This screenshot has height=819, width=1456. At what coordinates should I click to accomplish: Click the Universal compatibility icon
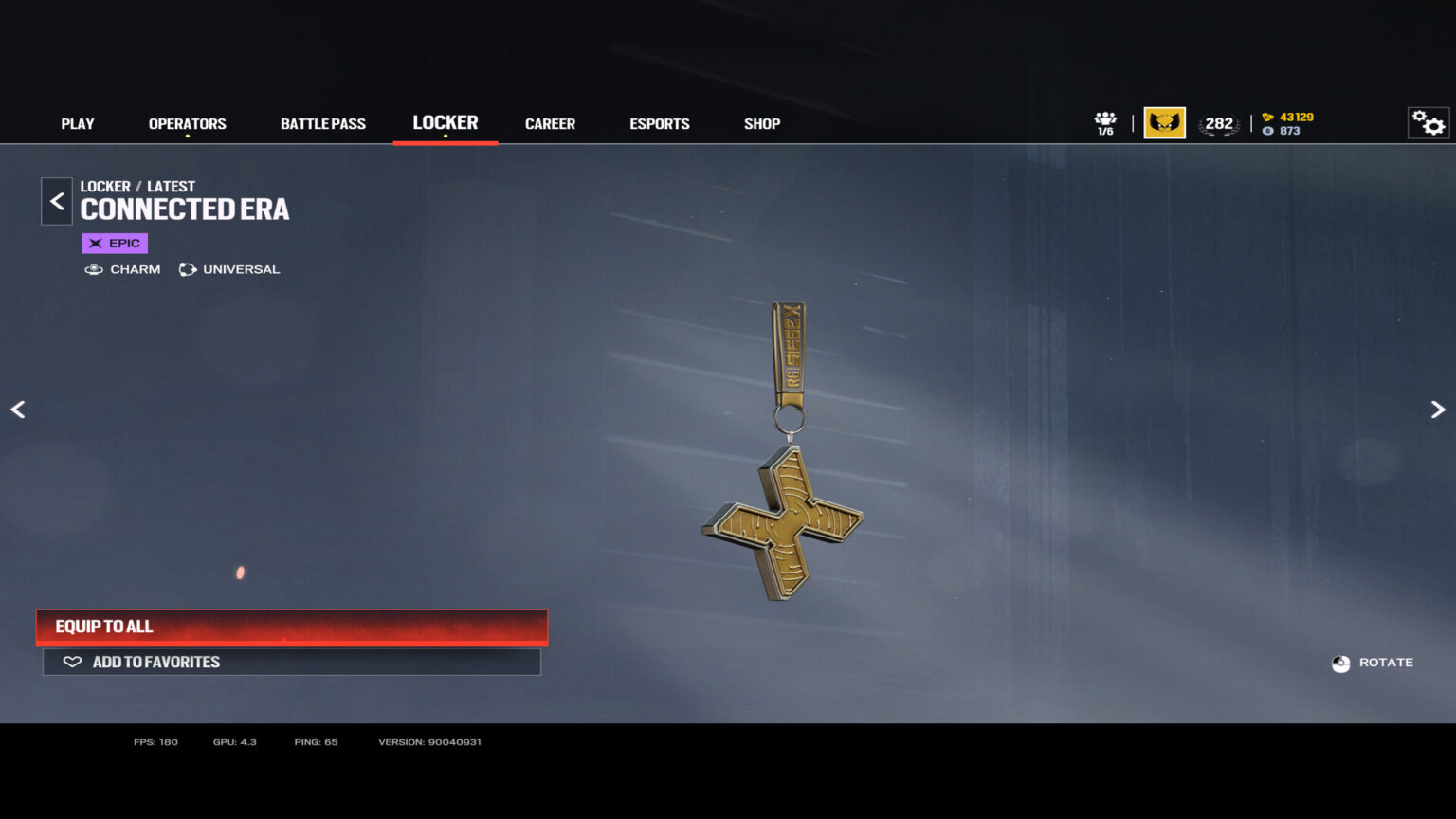(187, 269)
